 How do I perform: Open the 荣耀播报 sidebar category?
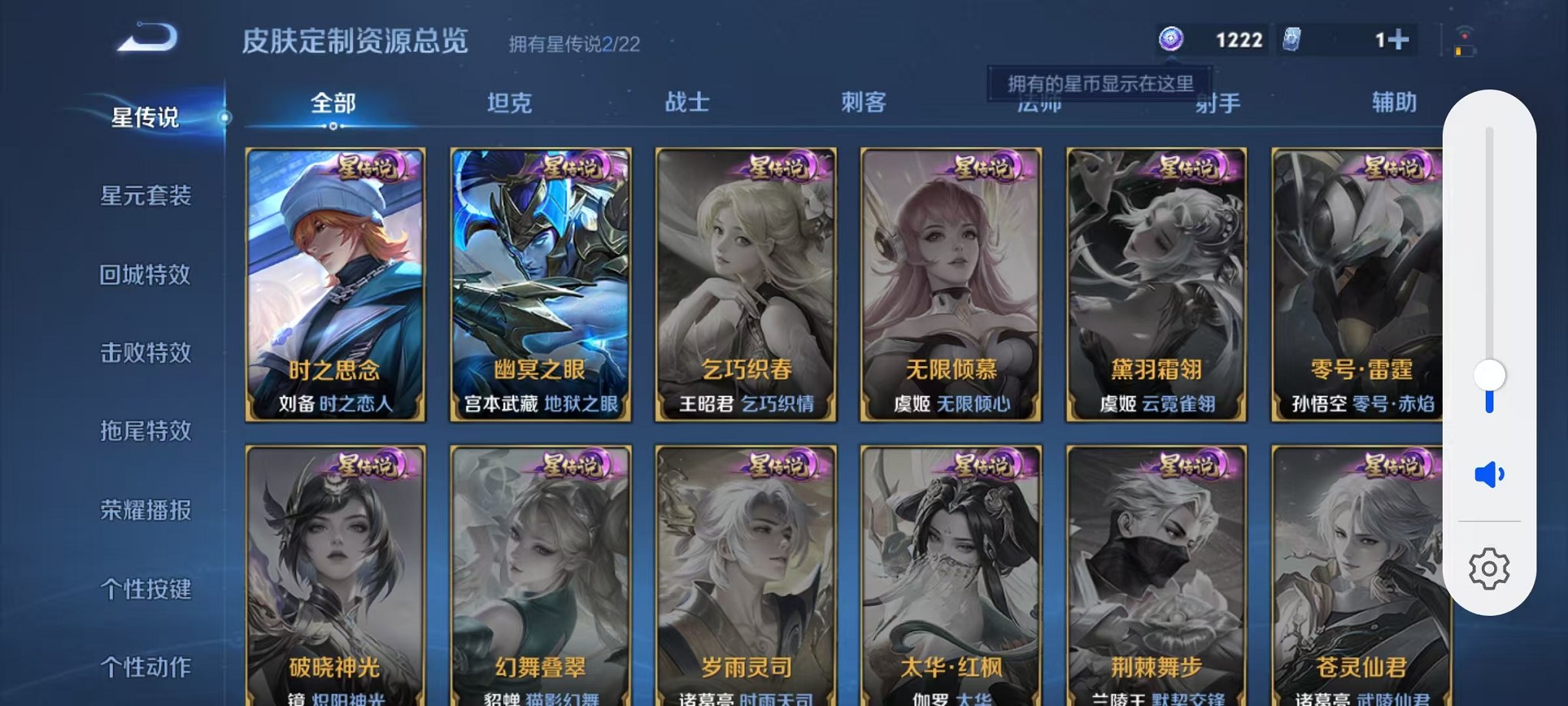coord(146,510)
